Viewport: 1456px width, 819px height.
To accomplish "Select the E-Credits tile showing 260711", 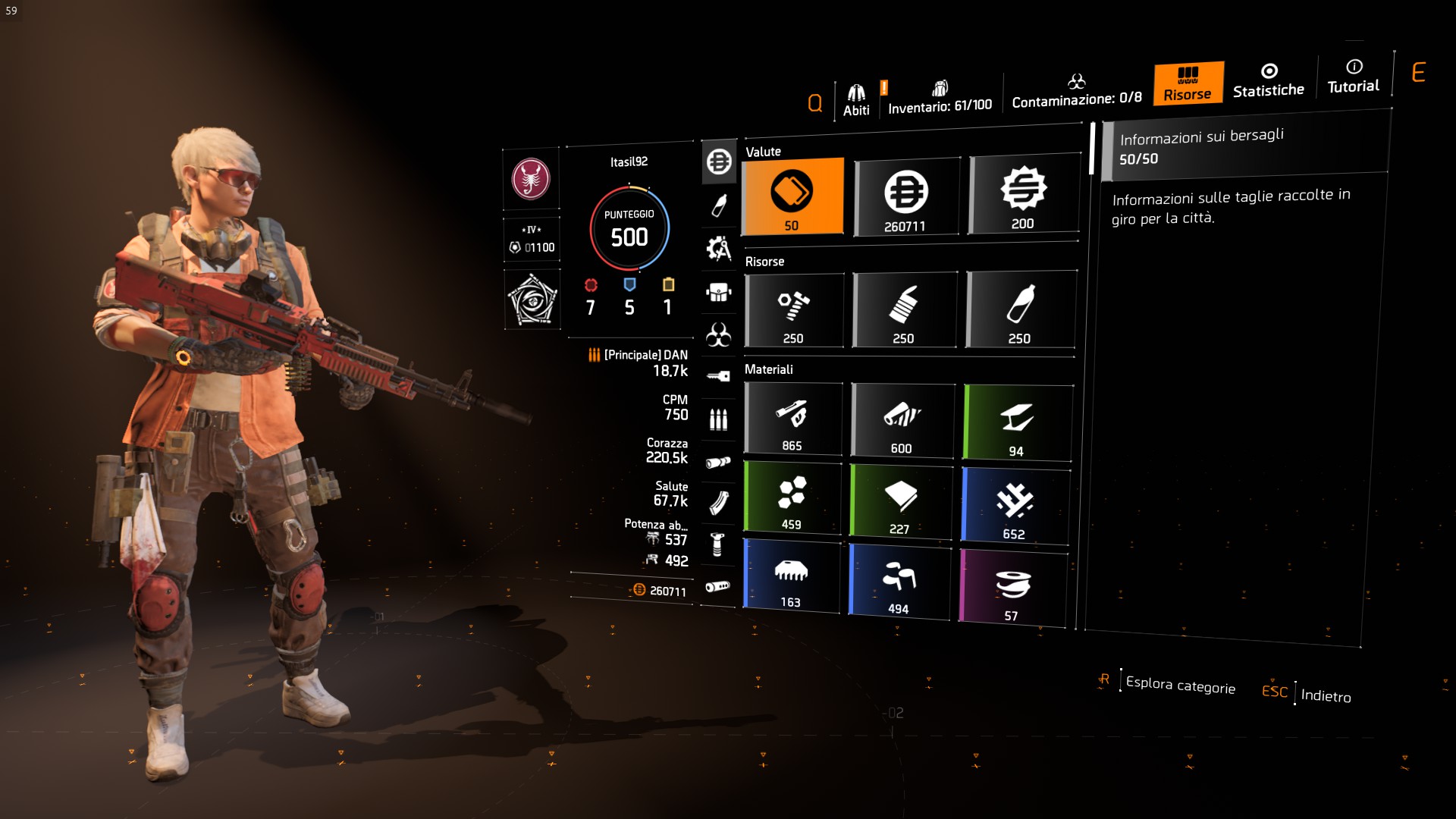I will pyautogui.click(x=907, y=196).
